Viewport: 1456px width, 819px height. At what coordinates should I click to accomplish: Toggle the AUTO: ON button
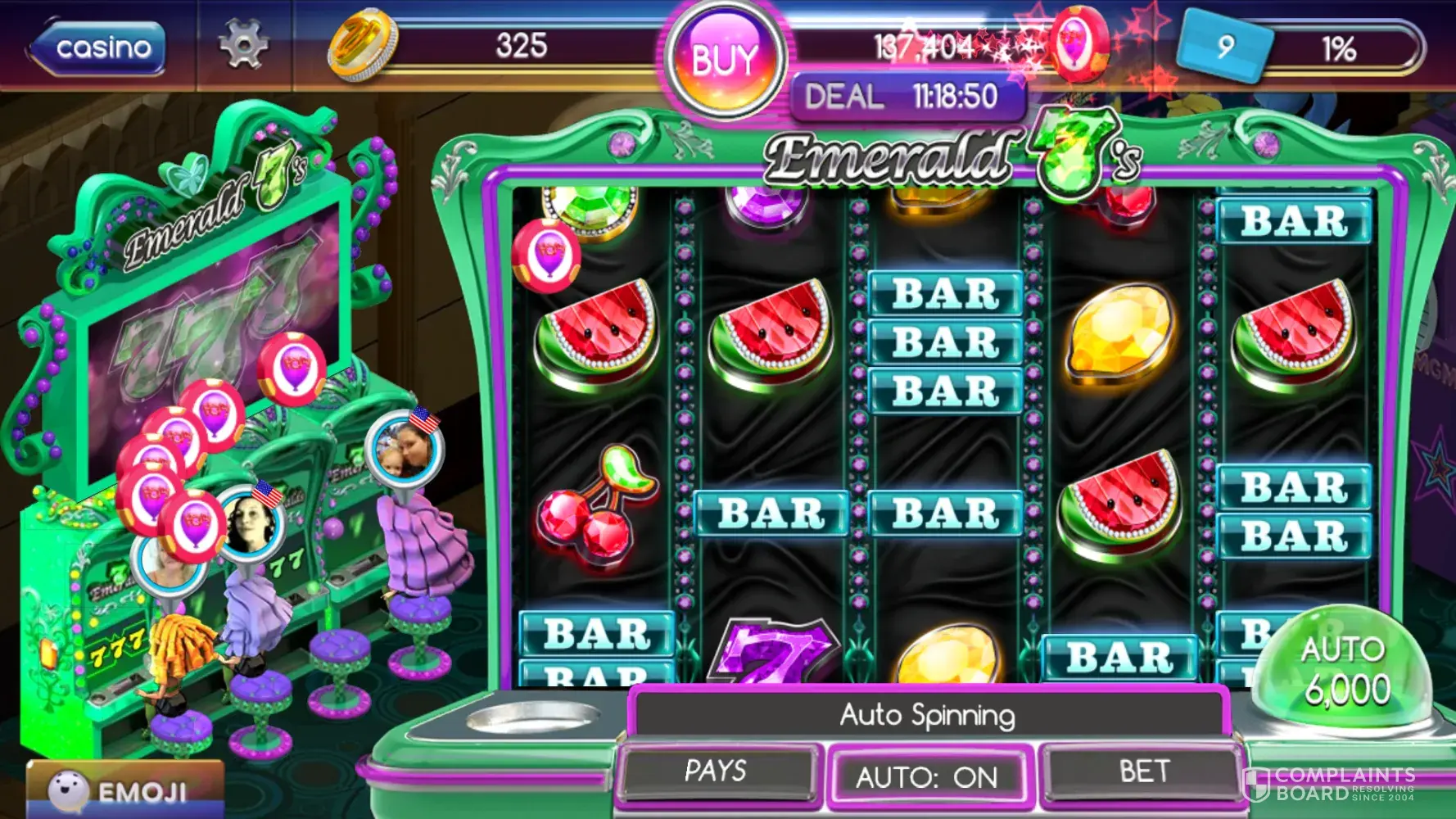pos(927,776)
